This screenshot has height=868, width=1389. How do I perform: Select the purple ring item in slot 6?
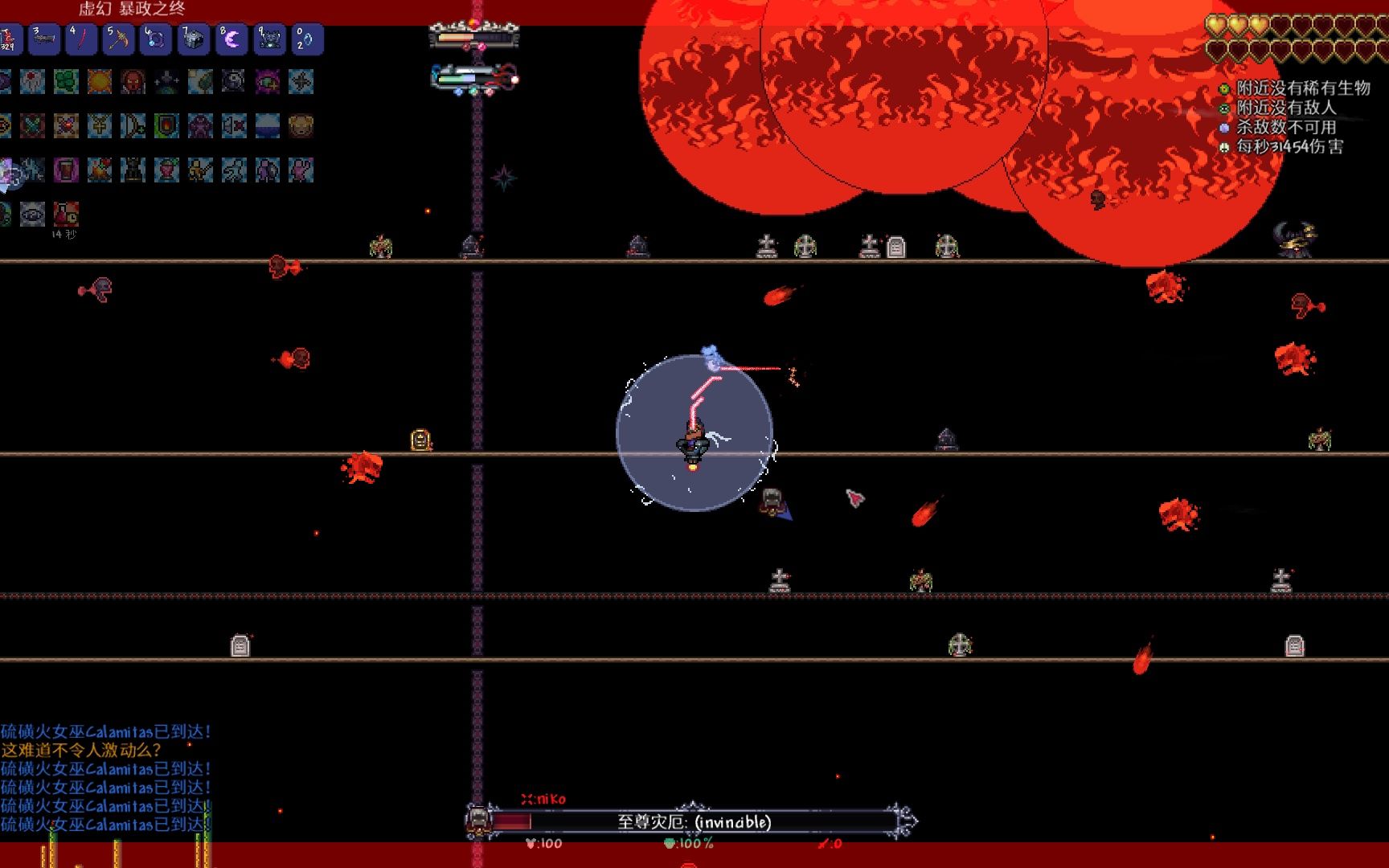[x=156, y=39]
